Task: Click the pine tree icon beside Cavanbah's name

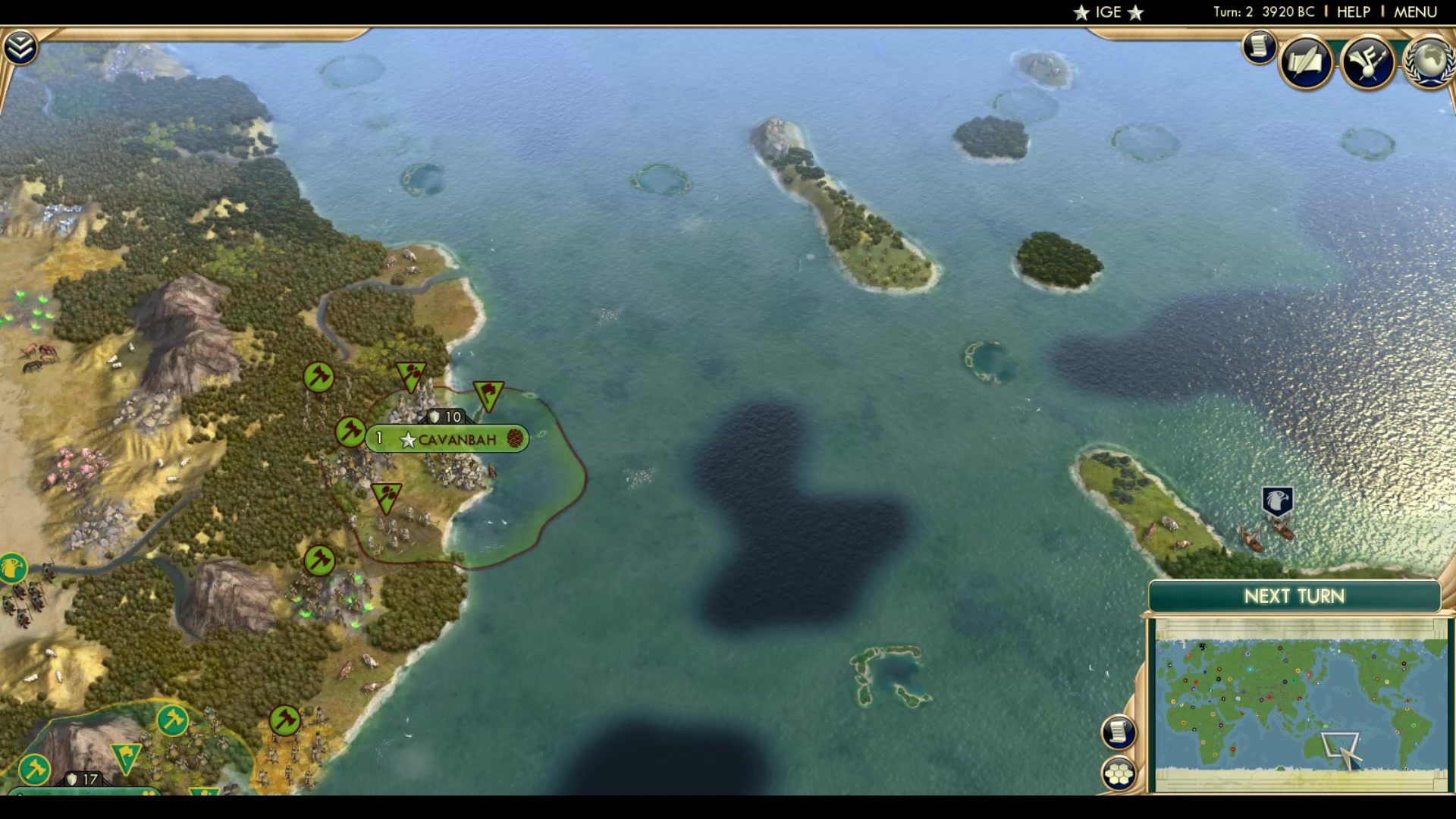Action: [x=514, y=438]
